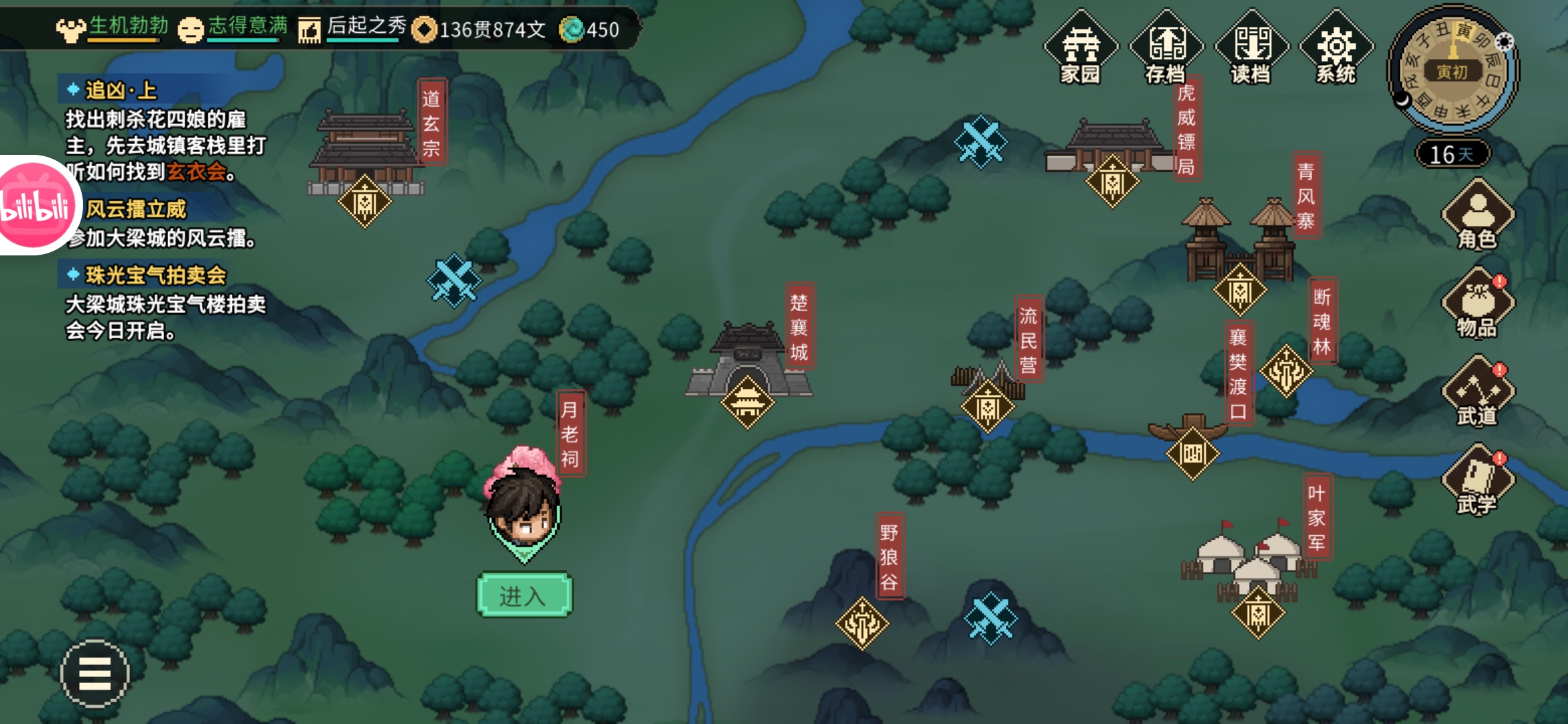
Task: Select the 流民营 refugee camp marker
Action: [x=988, y=406]
